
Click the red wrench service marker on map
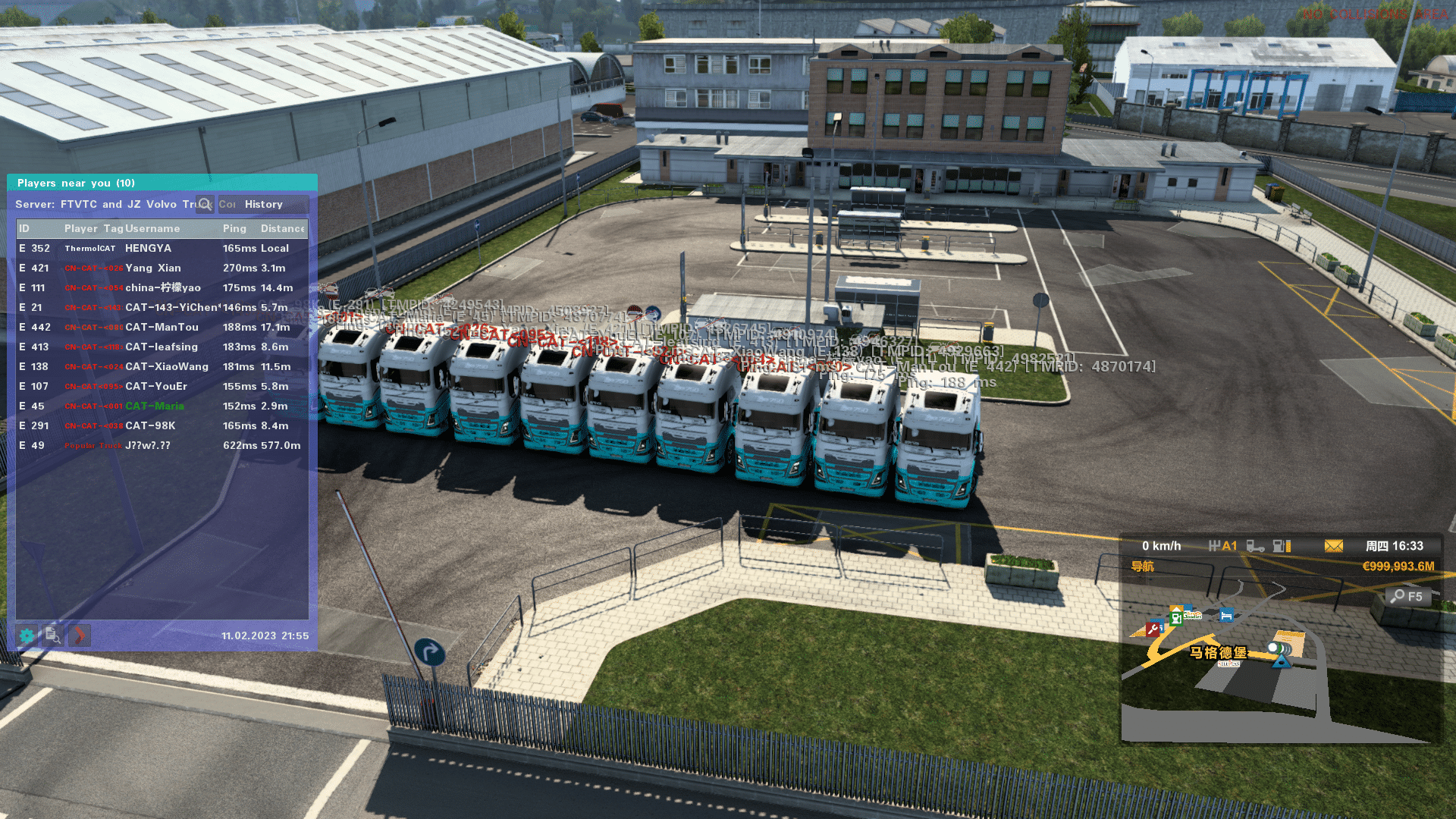coord(1153,629)
